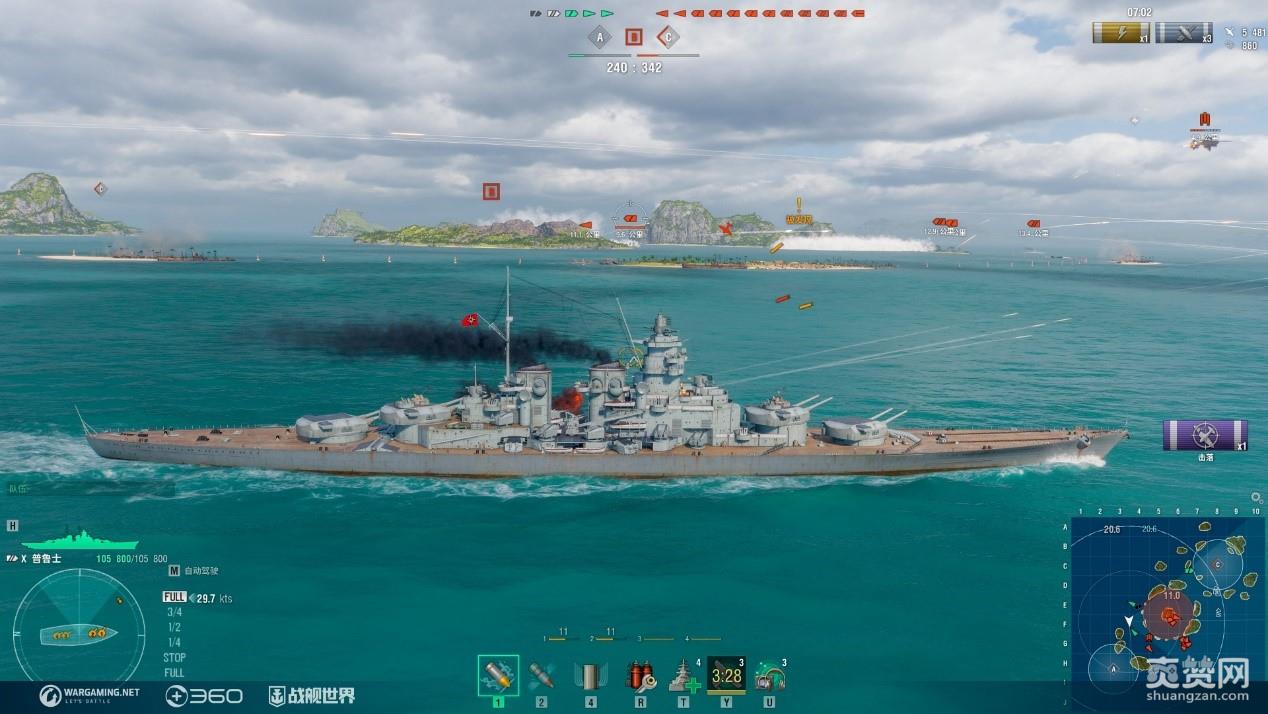Click the green ship health silhouette
Image resolution: width=1268 pixels, height=714 pixels.
(78, 540)
